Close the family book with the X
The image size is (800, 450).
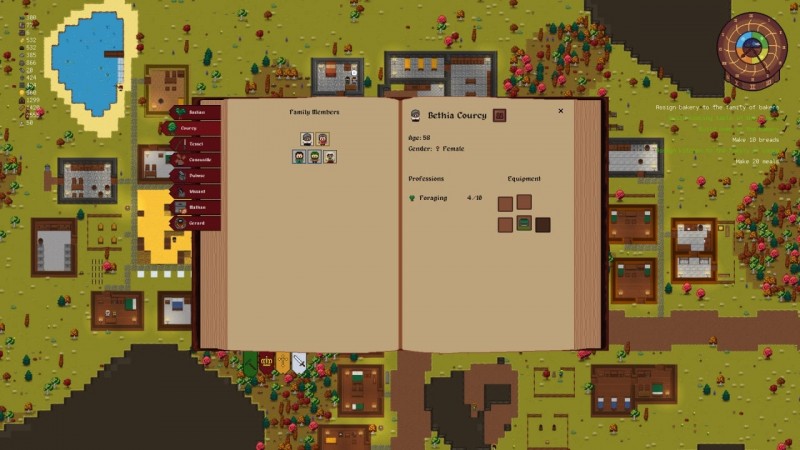pyautogui.click(x=560, y=111)
